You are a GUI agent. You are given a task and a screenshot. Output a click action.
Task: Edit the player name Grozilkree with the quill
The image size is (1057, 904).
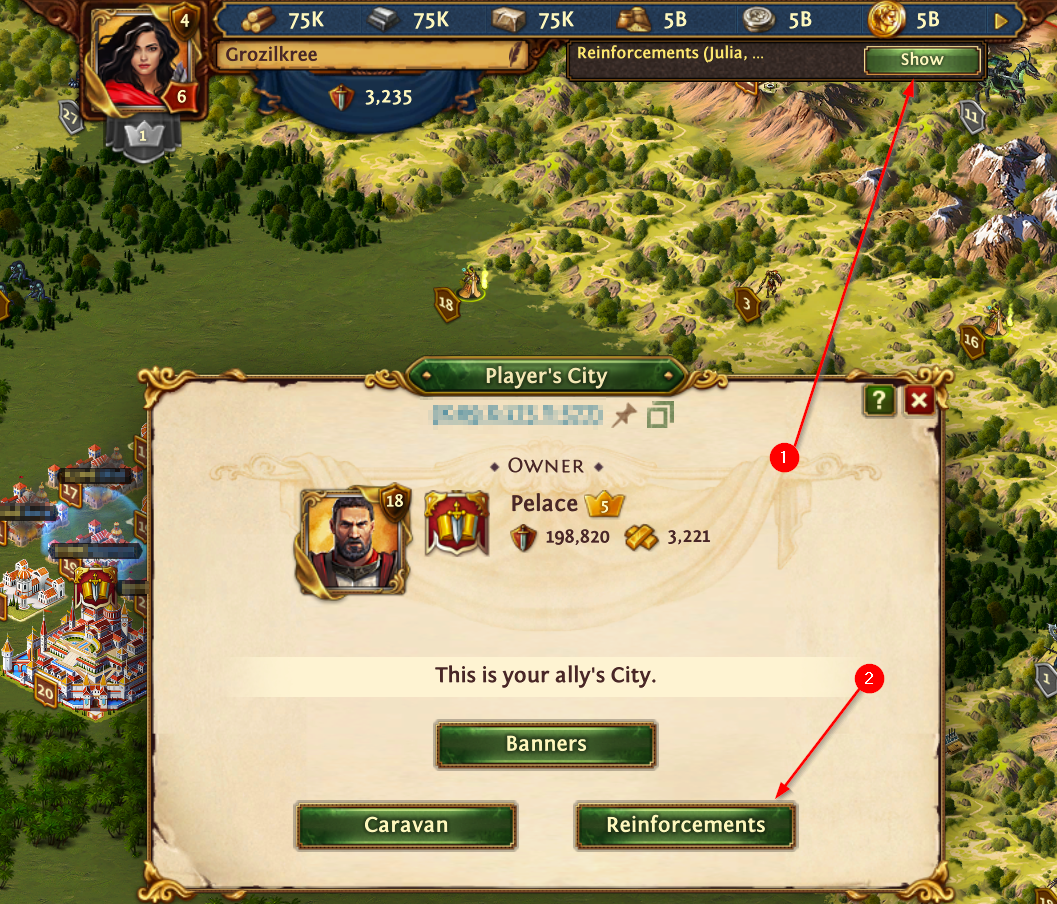pos(516,55)
